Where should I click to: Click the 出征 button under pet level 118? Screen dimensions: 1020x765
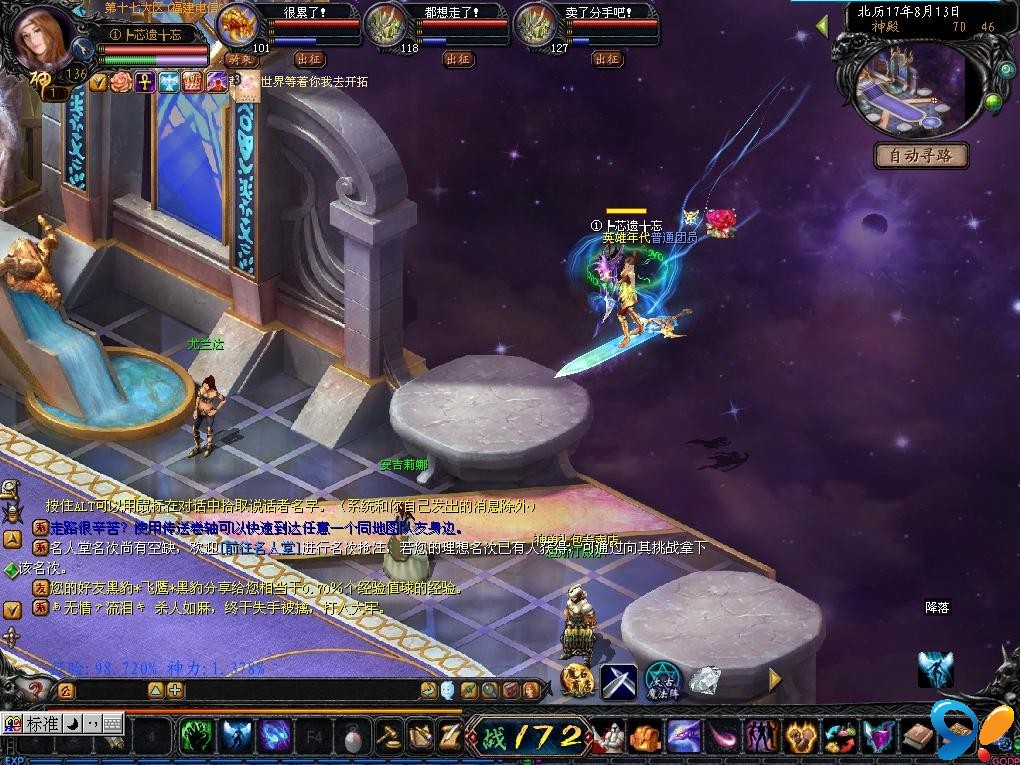(x=458, y=59)
